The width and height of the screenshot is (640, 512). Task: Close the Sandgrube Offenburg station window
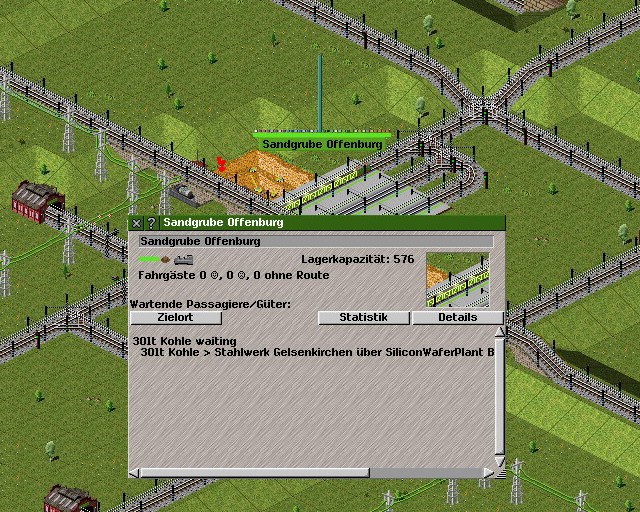[x=138, y=223]
